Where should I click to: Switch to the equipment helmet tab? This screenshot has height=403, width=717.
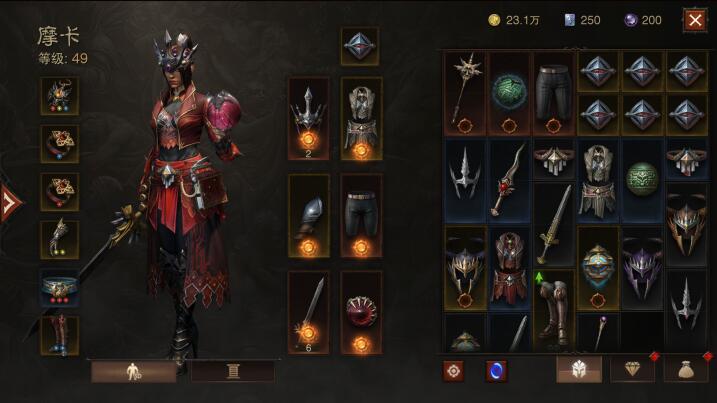tap(579, 369)
